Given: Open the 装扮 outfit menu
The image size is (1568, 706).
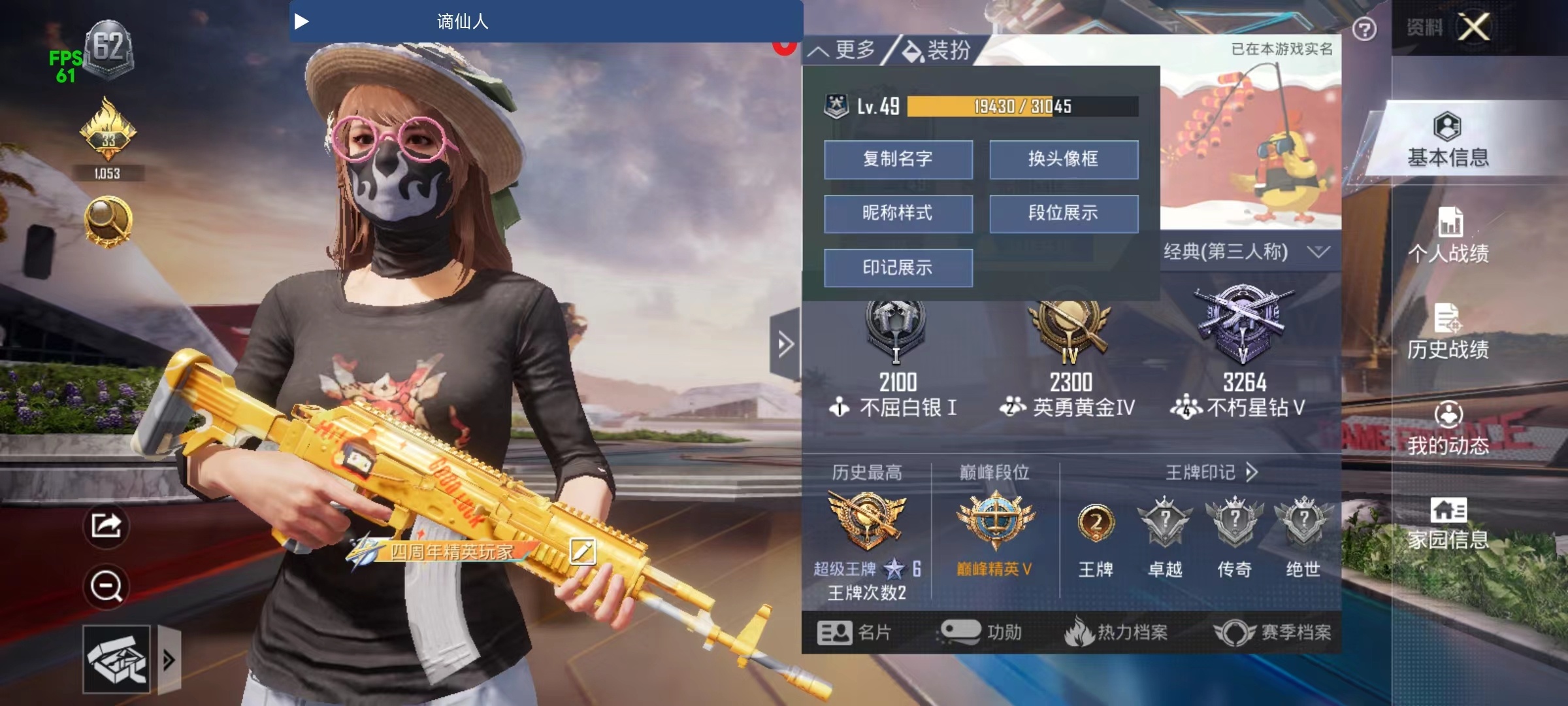Looking at the screenshot, I should point(938,50).
